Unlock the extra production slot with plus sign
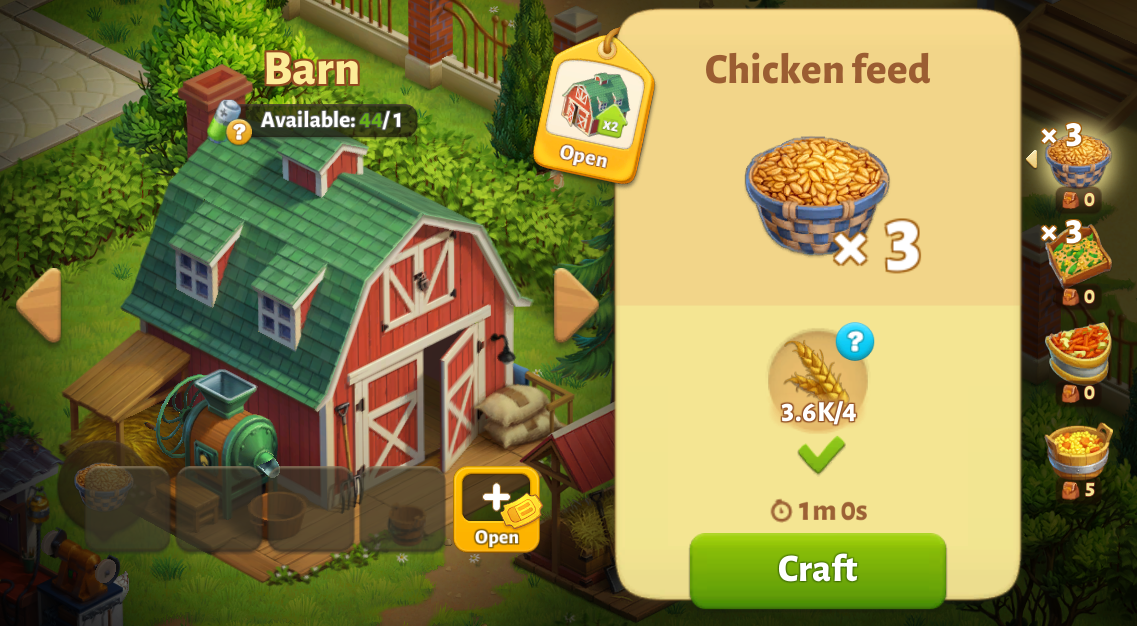 tap(497, 509)
